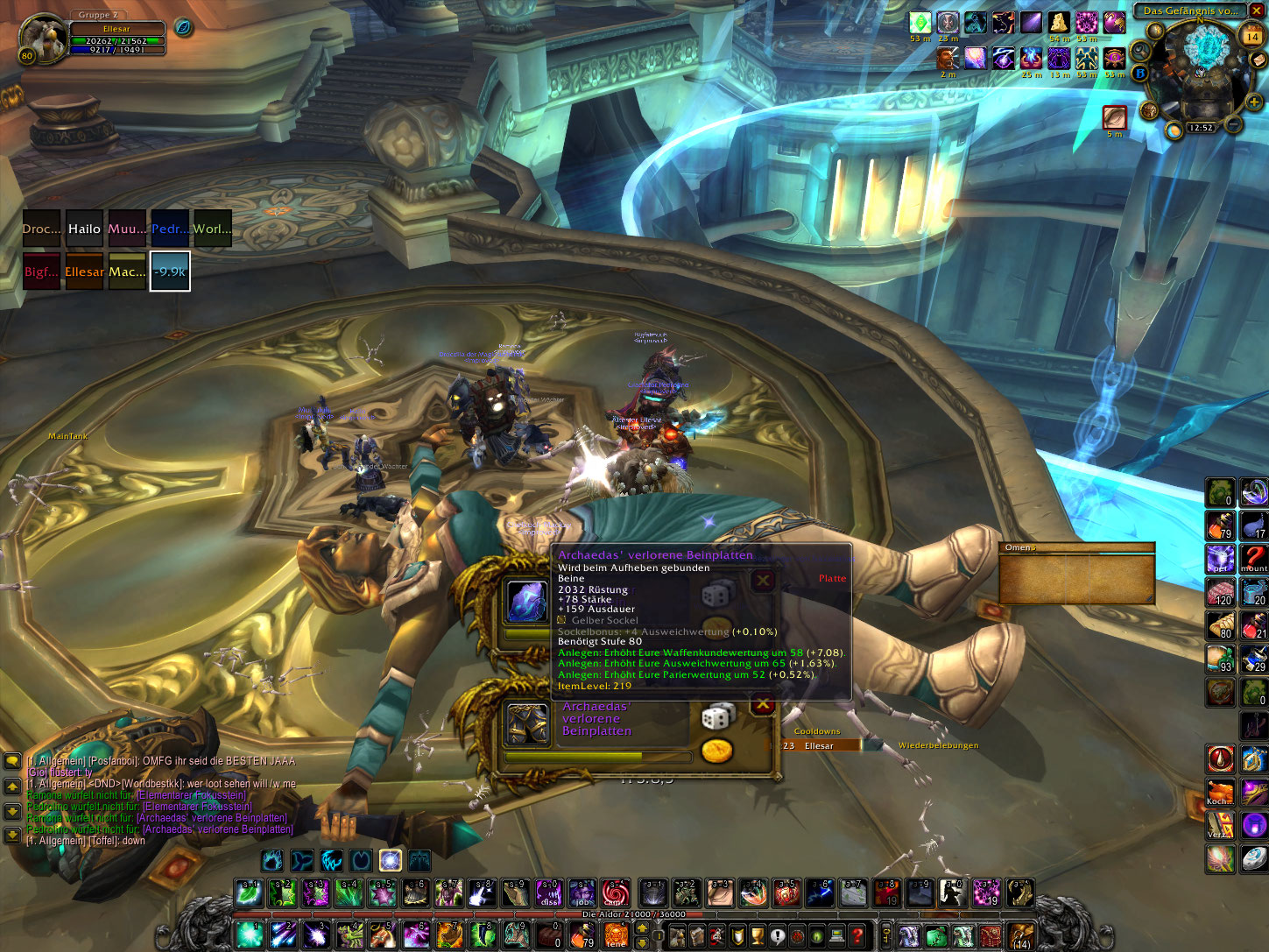Click the cheese buff icon

point(1058,23)
